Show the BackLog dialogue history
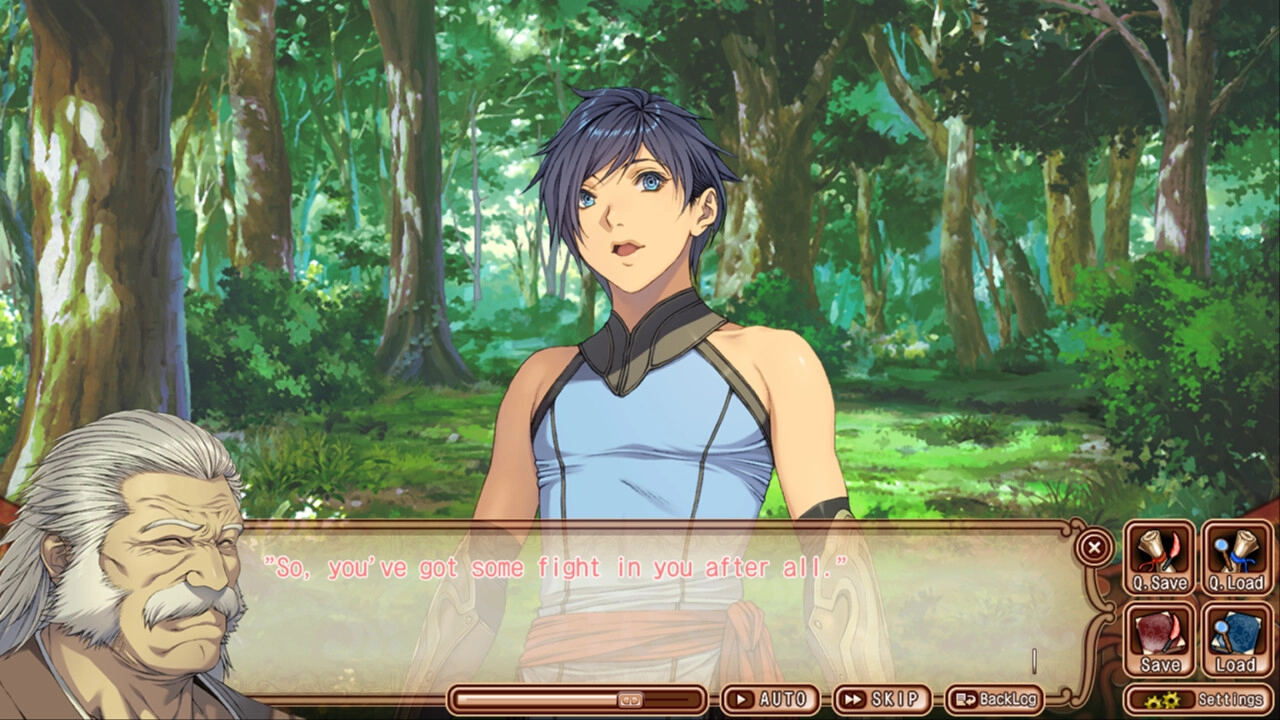1280x720 pixels. click(x=994, y=699)
